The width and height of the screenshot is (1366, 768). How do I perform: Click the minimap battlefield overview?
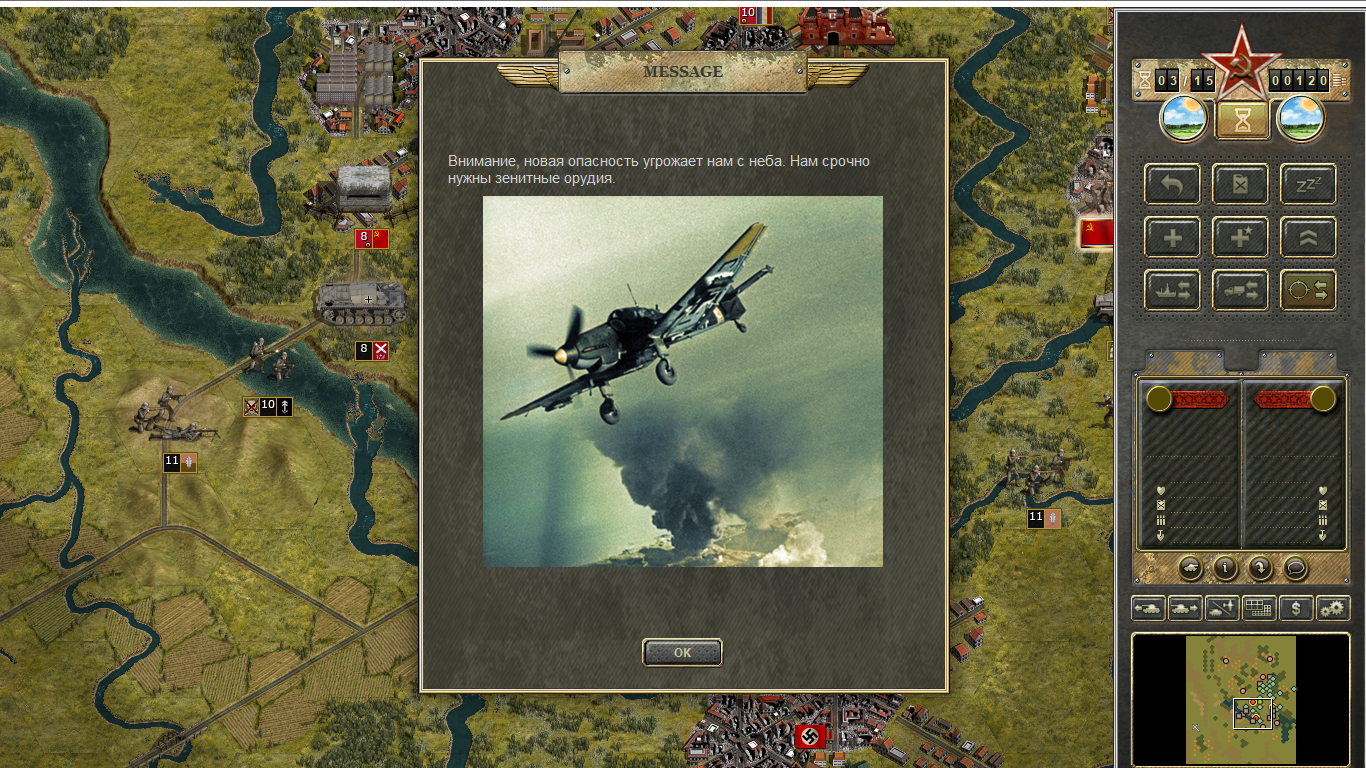click(x=1241, y=699)
